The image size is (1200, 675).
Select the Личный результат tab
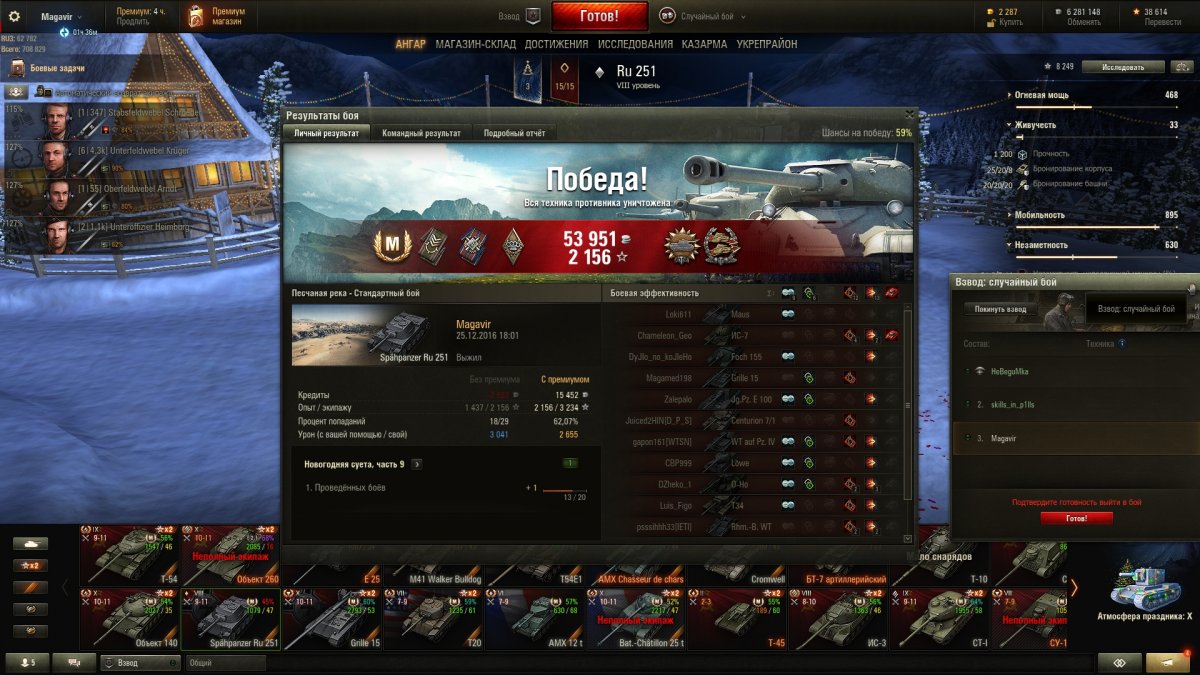point(328,133)
